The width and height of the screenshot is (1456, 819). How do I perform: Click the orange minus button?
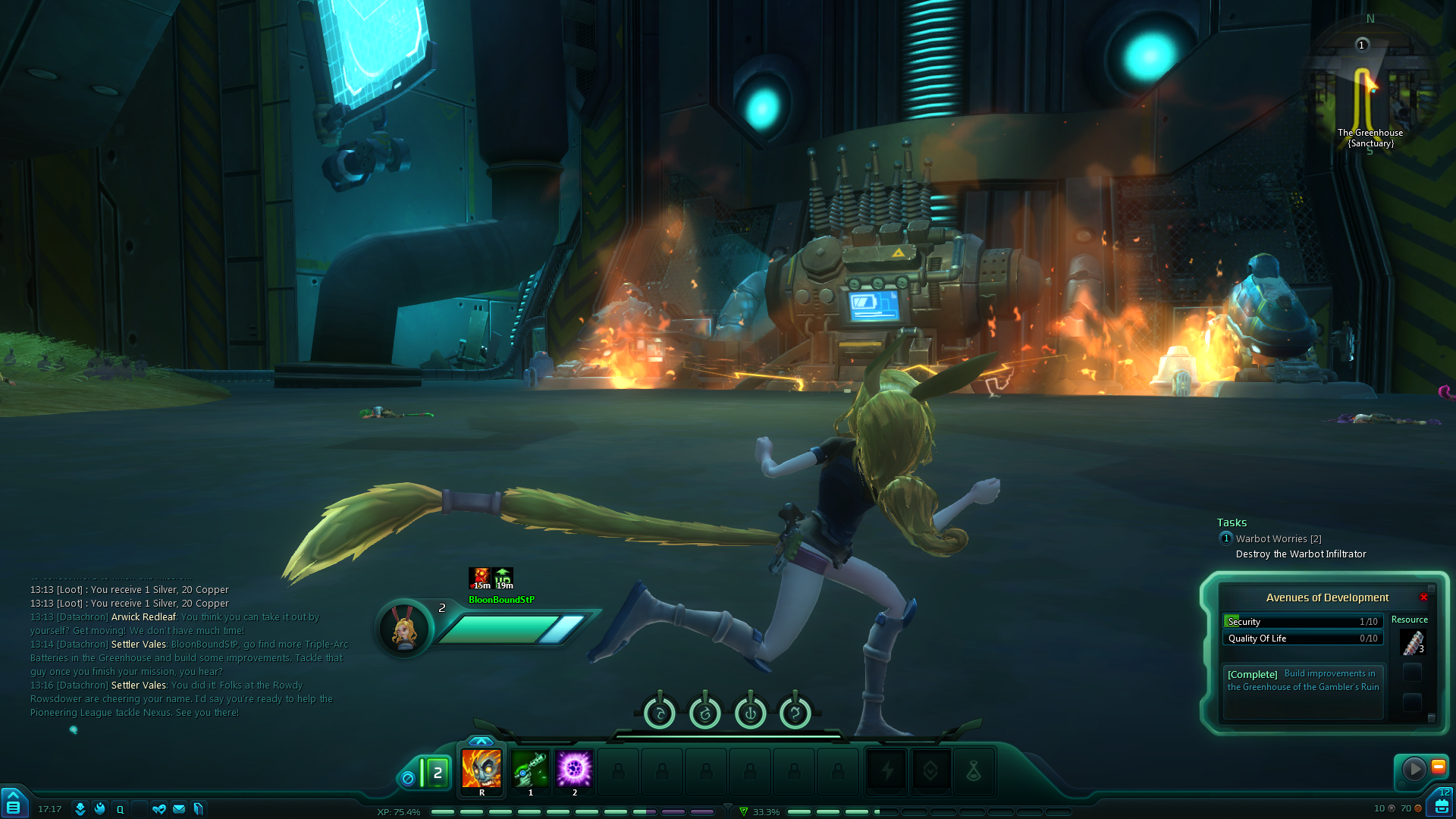[1438, 767]
